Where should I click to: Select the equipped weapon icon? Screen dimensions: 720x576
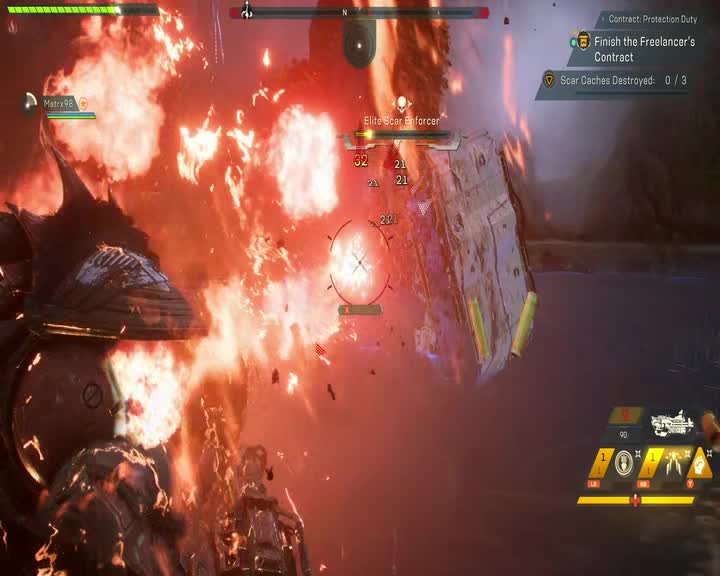pos(671,424)
